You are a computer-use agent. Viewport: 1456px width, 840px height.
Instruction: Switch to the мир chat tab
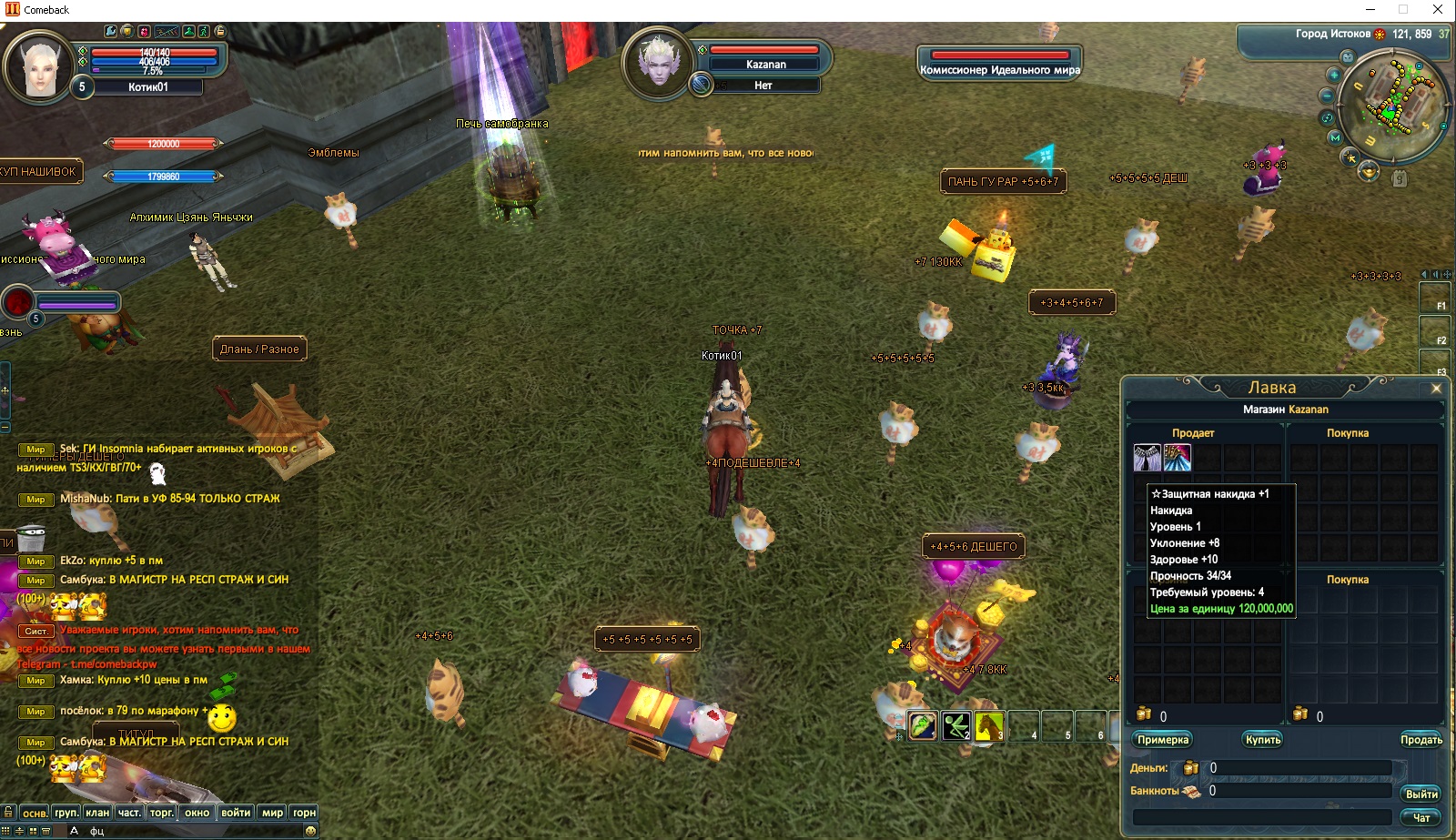click(x=272, y=813)
